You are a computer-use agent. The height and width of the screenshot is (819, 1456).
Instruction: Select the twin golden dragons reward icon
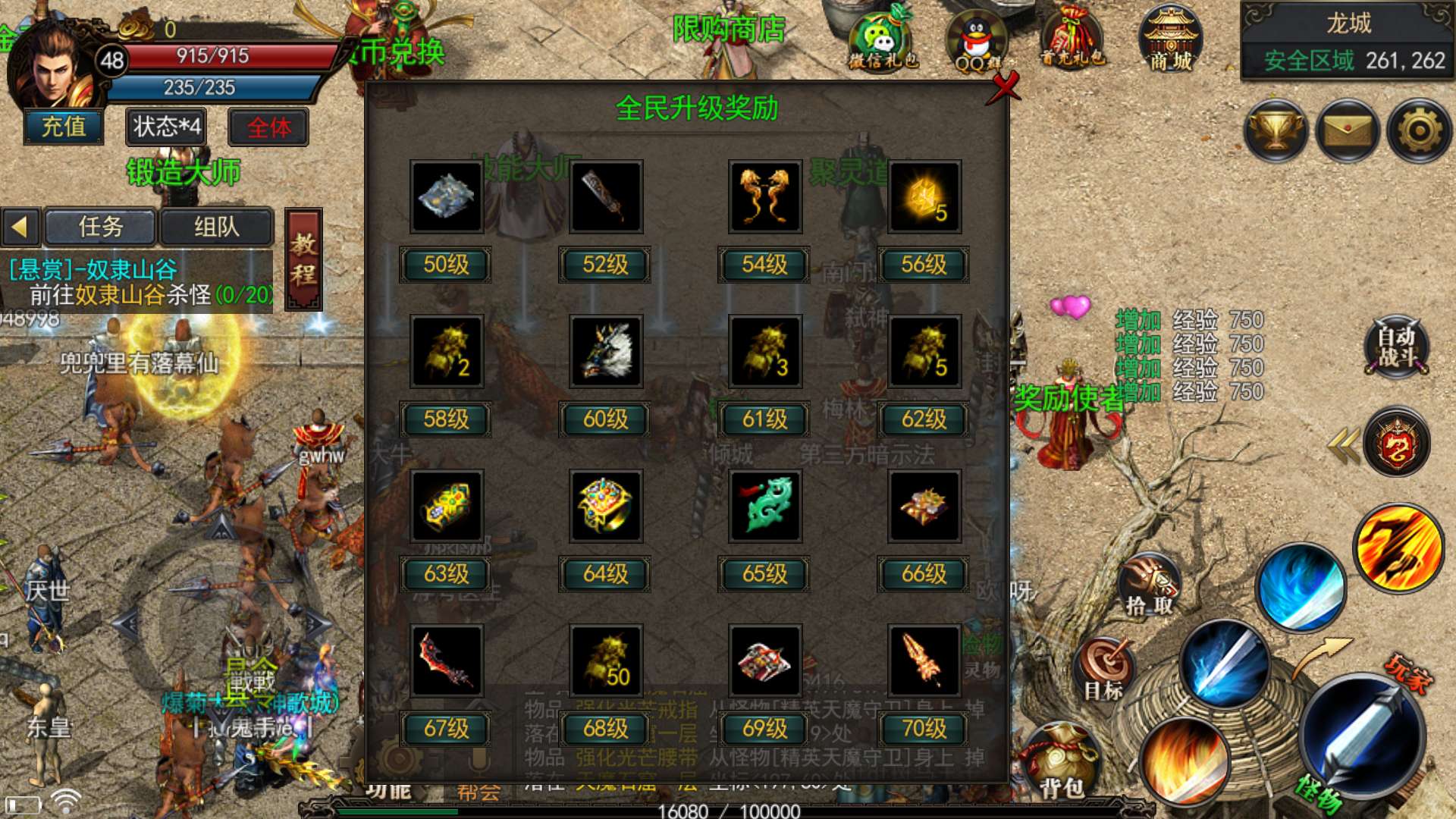(764, 196)
